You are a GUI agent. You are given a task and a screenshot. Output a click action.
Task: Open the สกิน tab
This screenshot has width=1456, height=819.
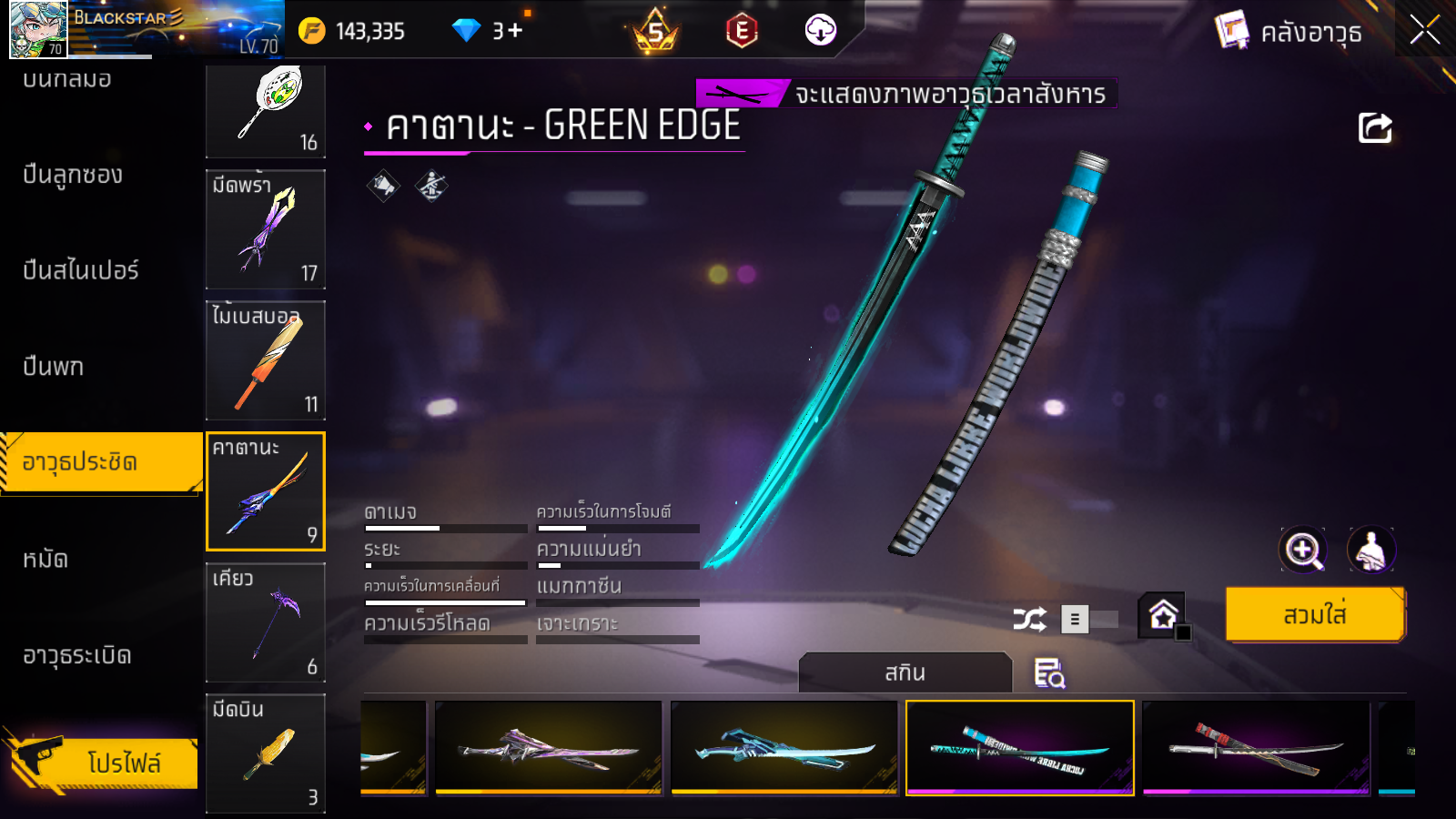(905, 672)
